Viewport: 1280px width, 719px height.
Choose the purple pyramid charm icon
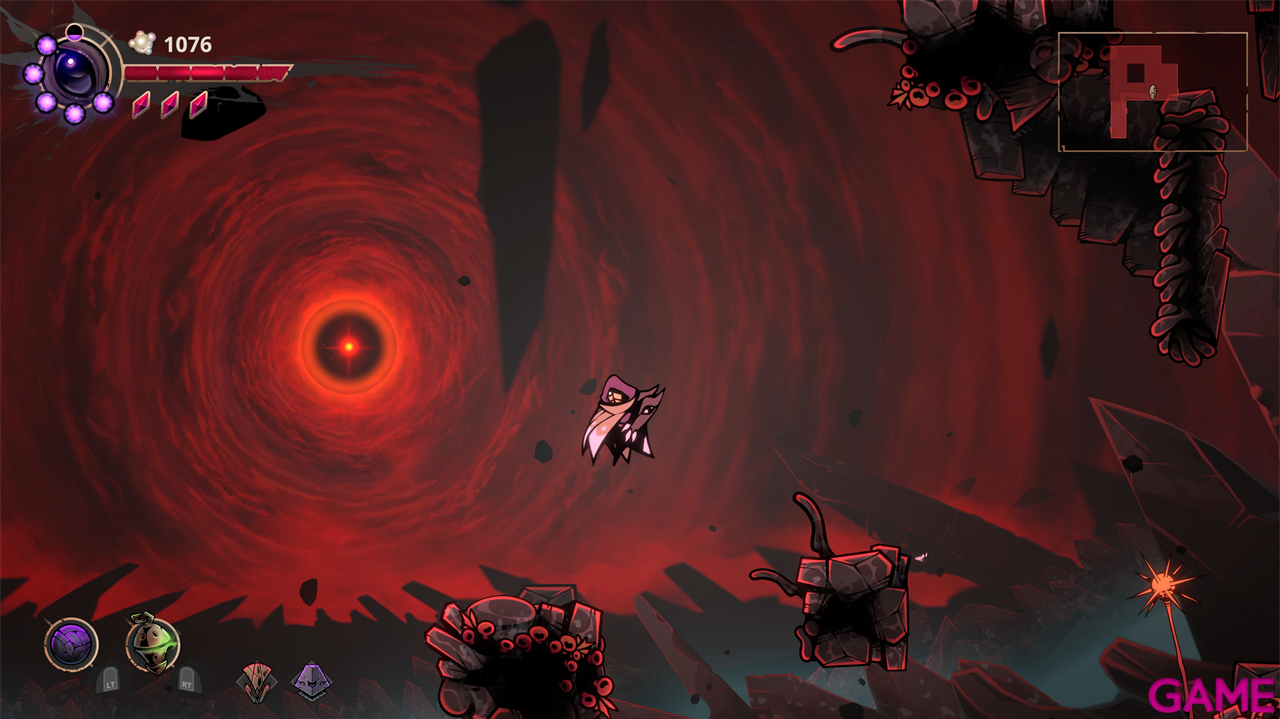tap(311, 682)
